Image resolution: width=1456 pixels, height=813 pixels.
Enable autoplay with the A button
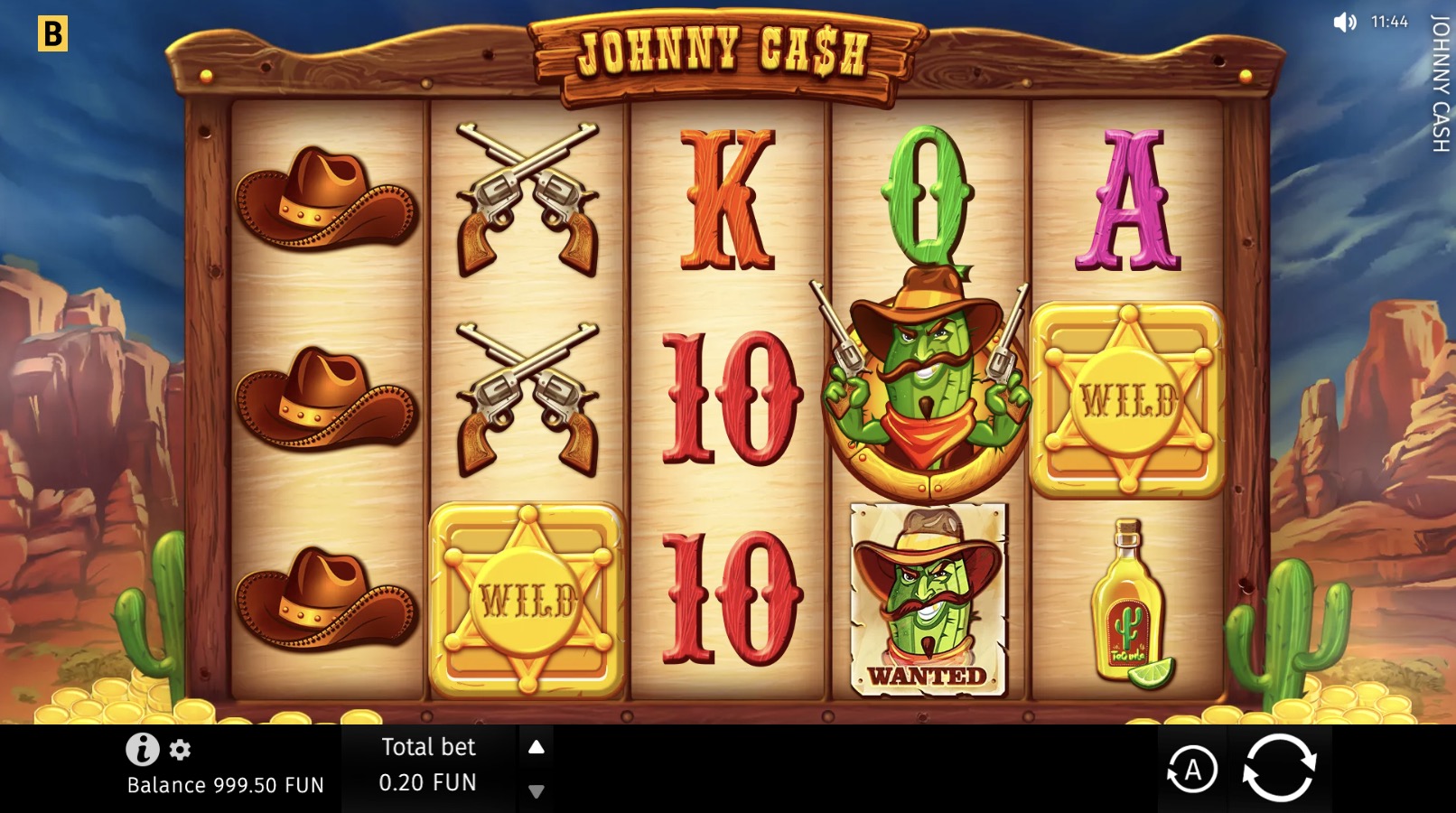point(1195,769)
